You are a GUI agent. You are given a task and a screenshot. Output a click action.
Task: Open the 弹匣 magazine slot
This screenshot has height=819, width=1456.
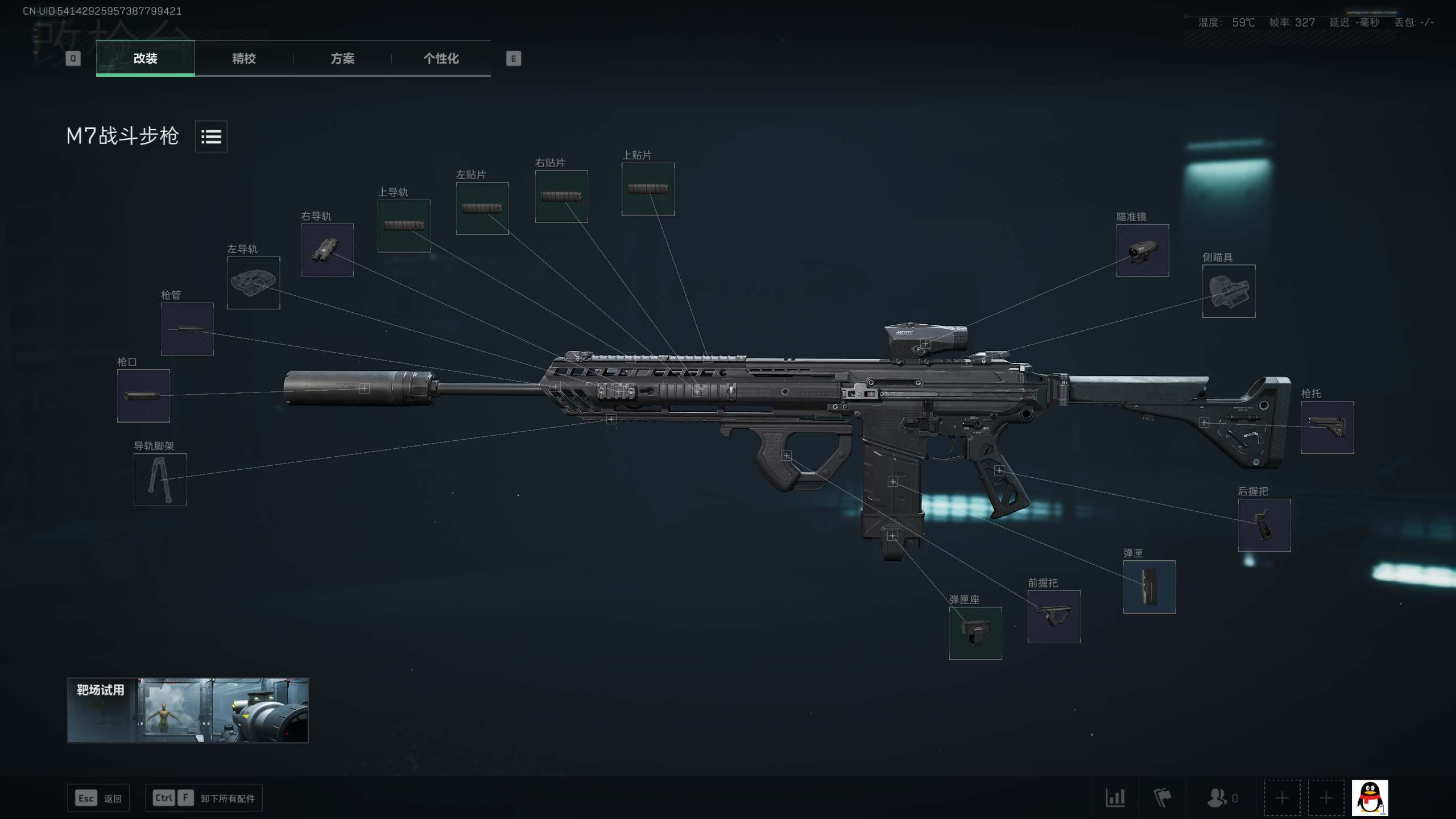[1149, 587]
